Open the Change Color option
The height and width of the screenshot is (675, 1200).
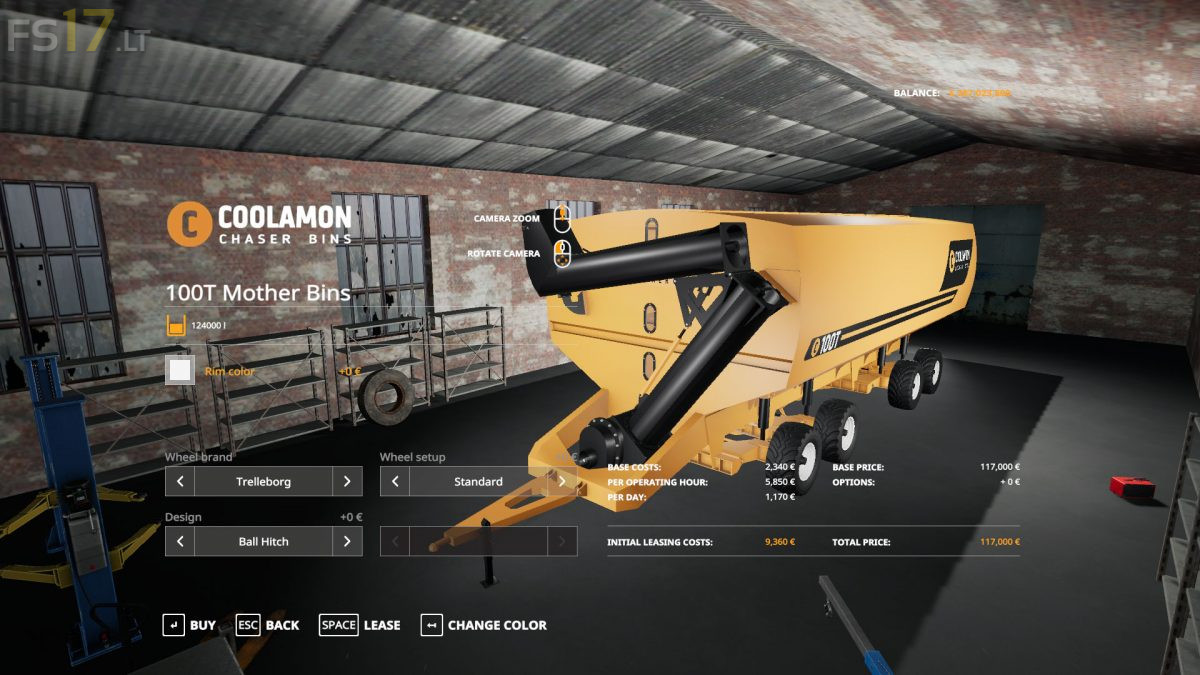click(484, 625)
